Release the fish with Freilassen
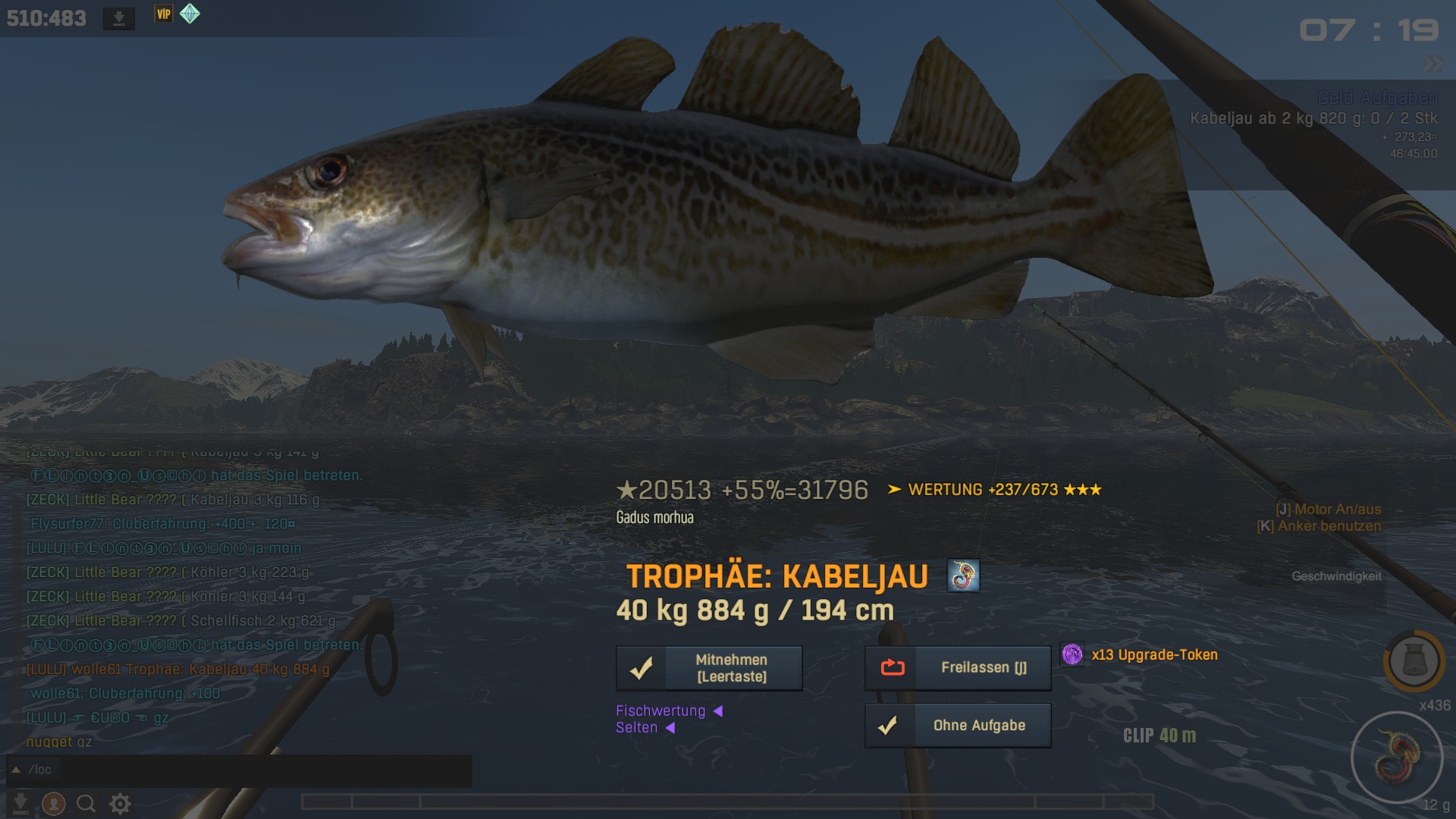This screenshot has height=819, width=1456. point(958,668)
